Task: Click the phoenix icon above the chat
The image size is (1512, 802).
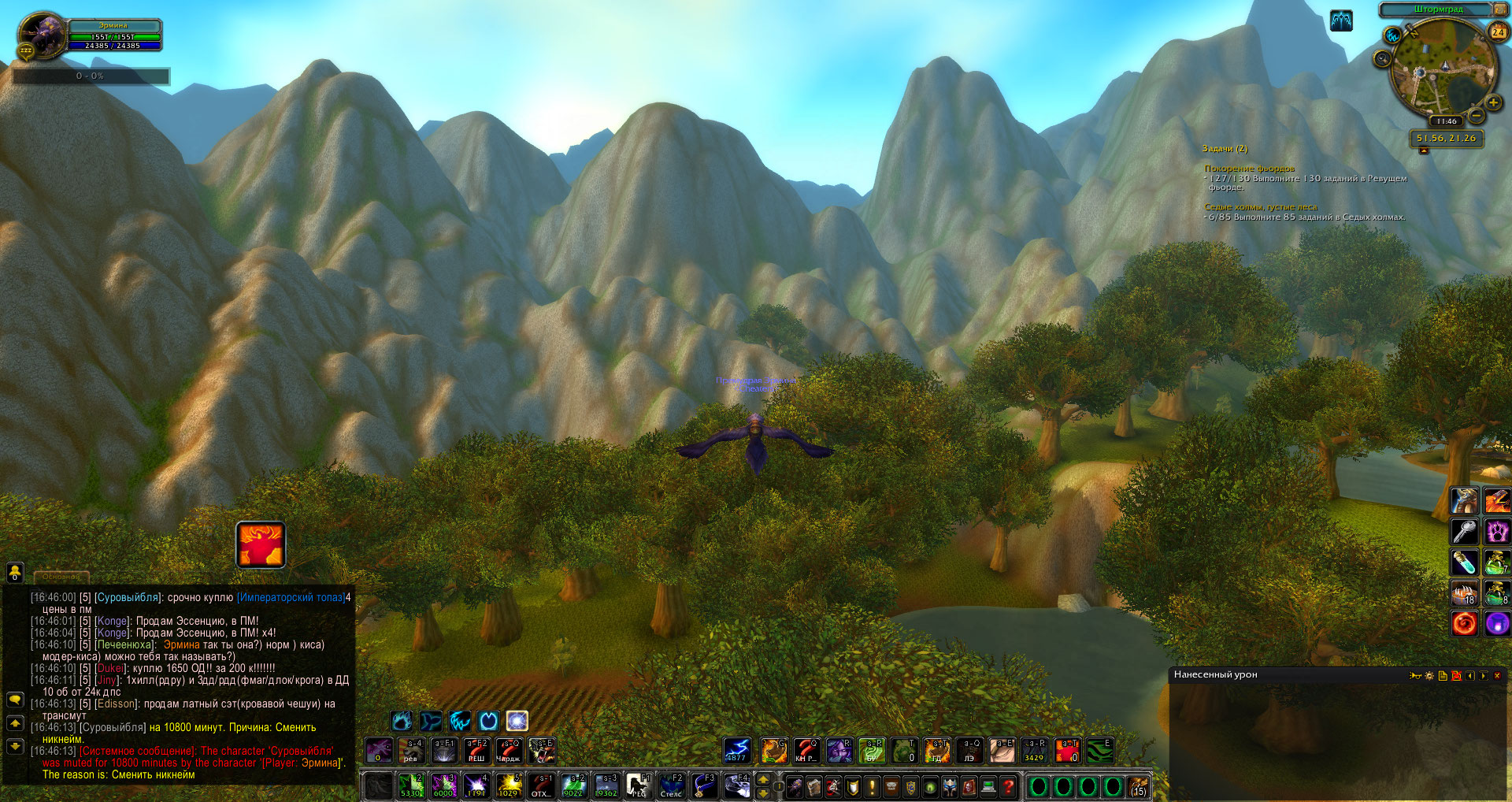Action: (261, 544)
